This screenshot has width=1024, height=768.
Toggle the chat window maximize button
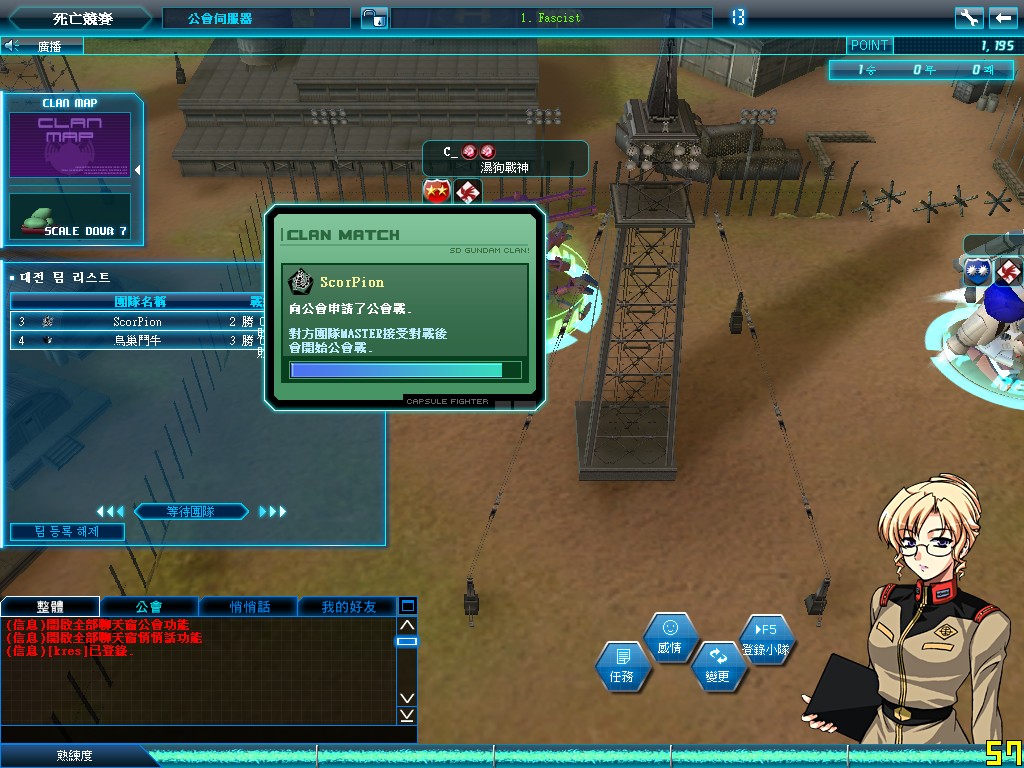pyautogui.click(x=407, y=606)
